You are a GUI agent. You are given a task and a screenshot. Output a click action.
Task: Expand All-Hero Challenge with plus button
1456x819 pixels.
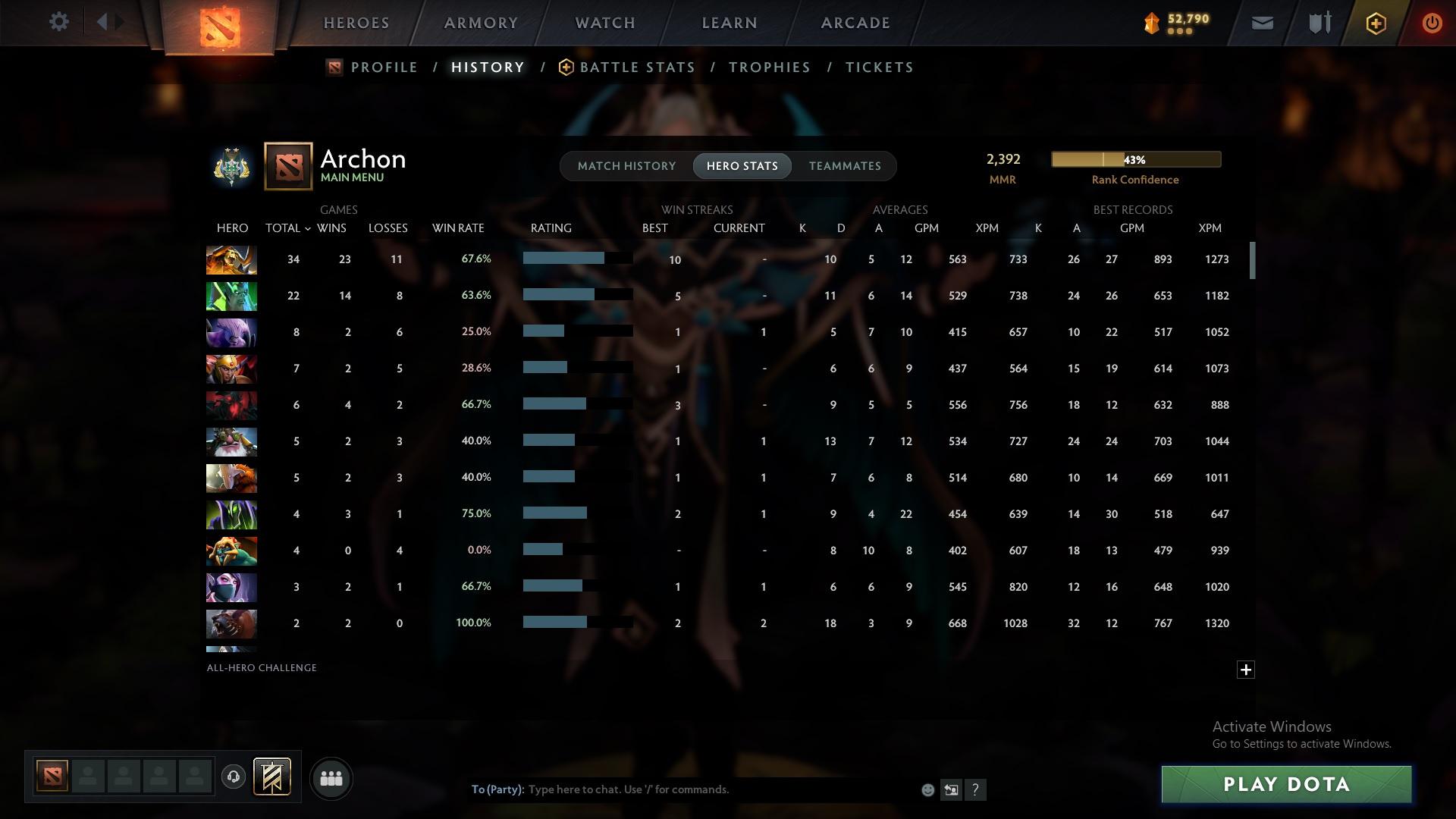tap(1245, 670)
